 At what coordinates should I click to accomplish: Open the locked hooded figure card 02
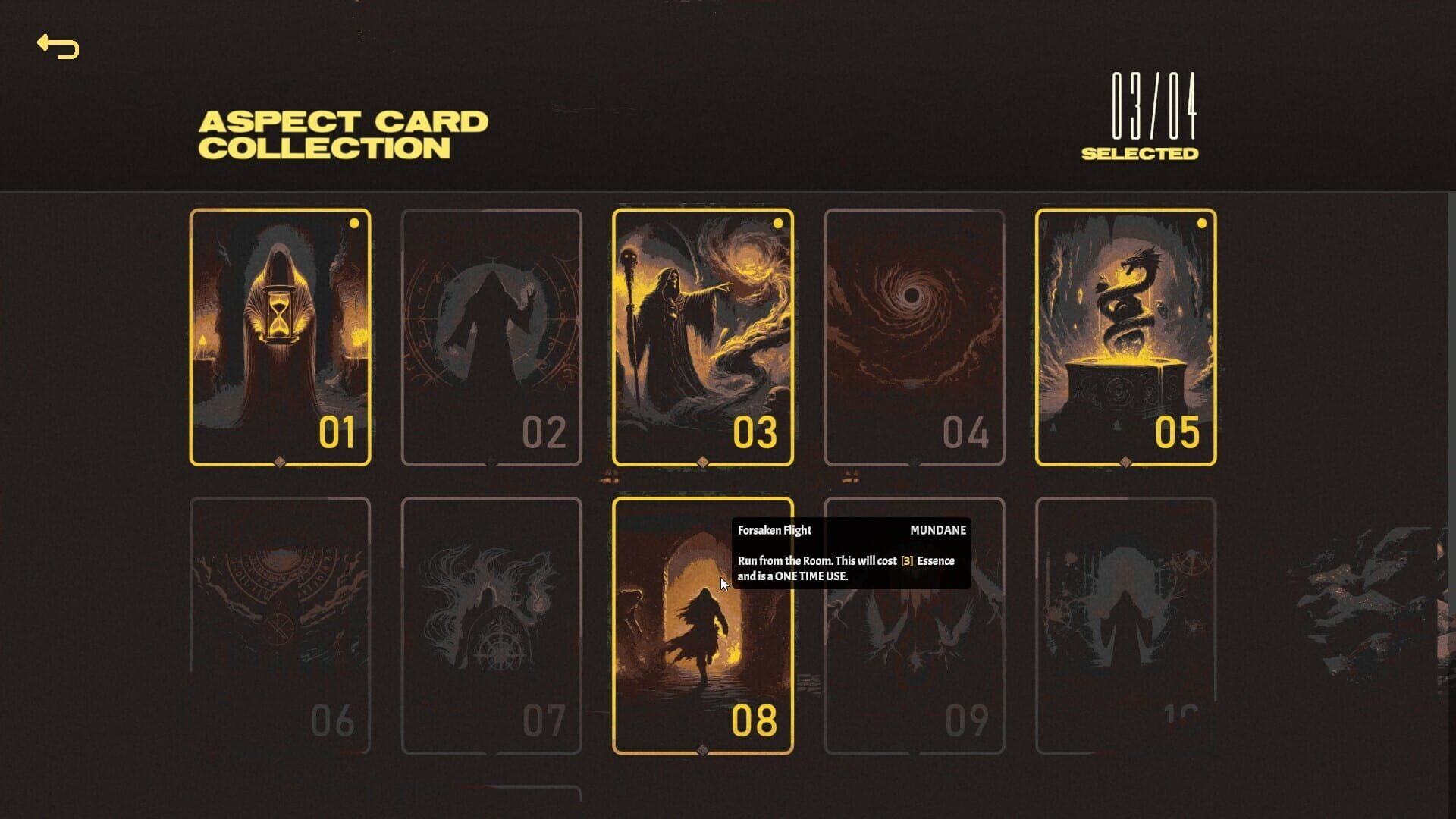(491, 334)
